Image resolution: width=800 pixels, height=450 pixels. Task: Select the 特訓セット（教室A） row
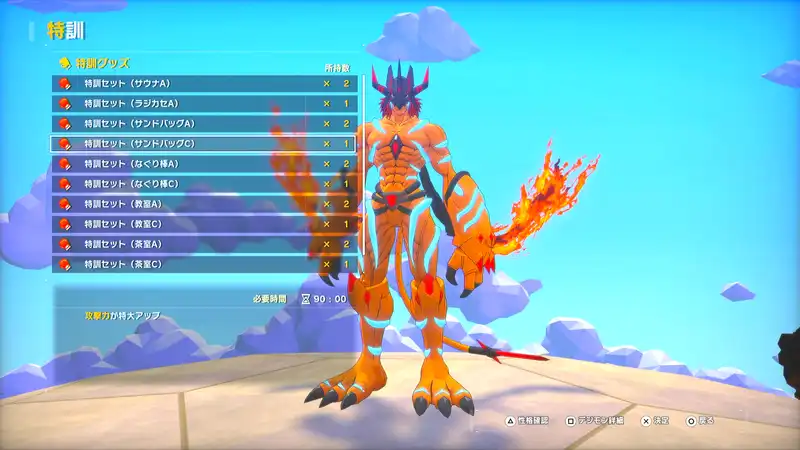[200, 204]
